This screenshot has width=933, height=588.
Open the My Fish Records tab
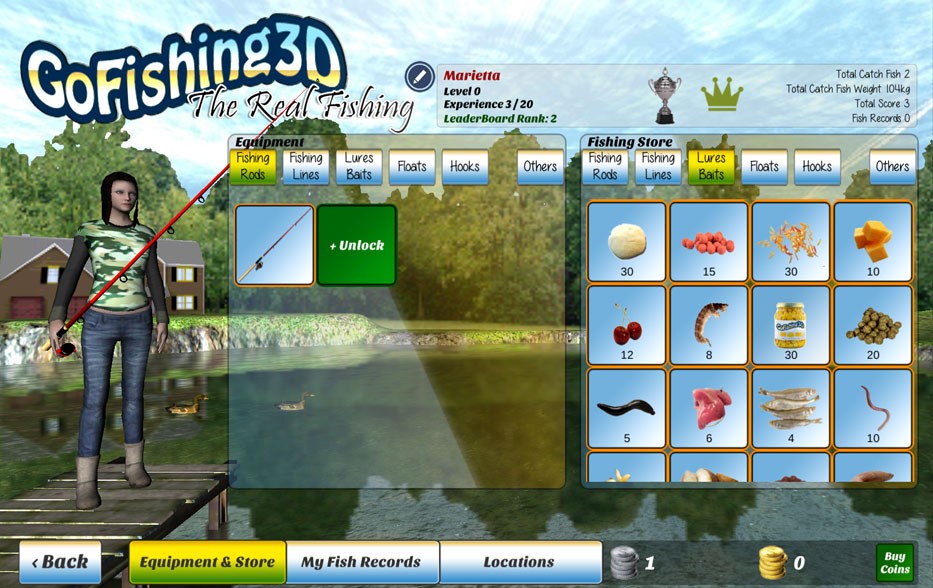coord(362,562)
